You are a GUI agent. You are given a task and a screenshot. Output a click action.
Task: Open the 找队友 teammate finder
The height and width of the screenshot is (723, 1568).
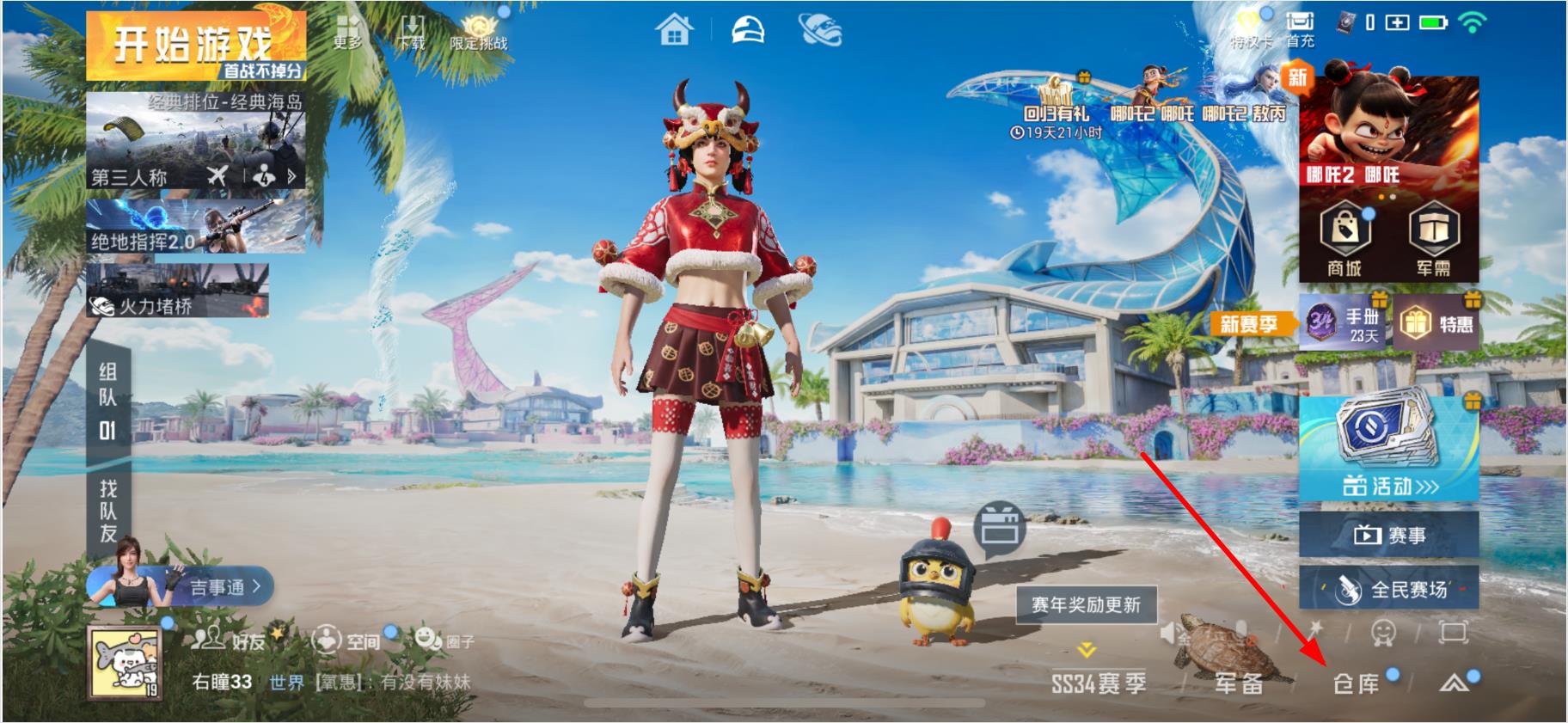[108, 512]
